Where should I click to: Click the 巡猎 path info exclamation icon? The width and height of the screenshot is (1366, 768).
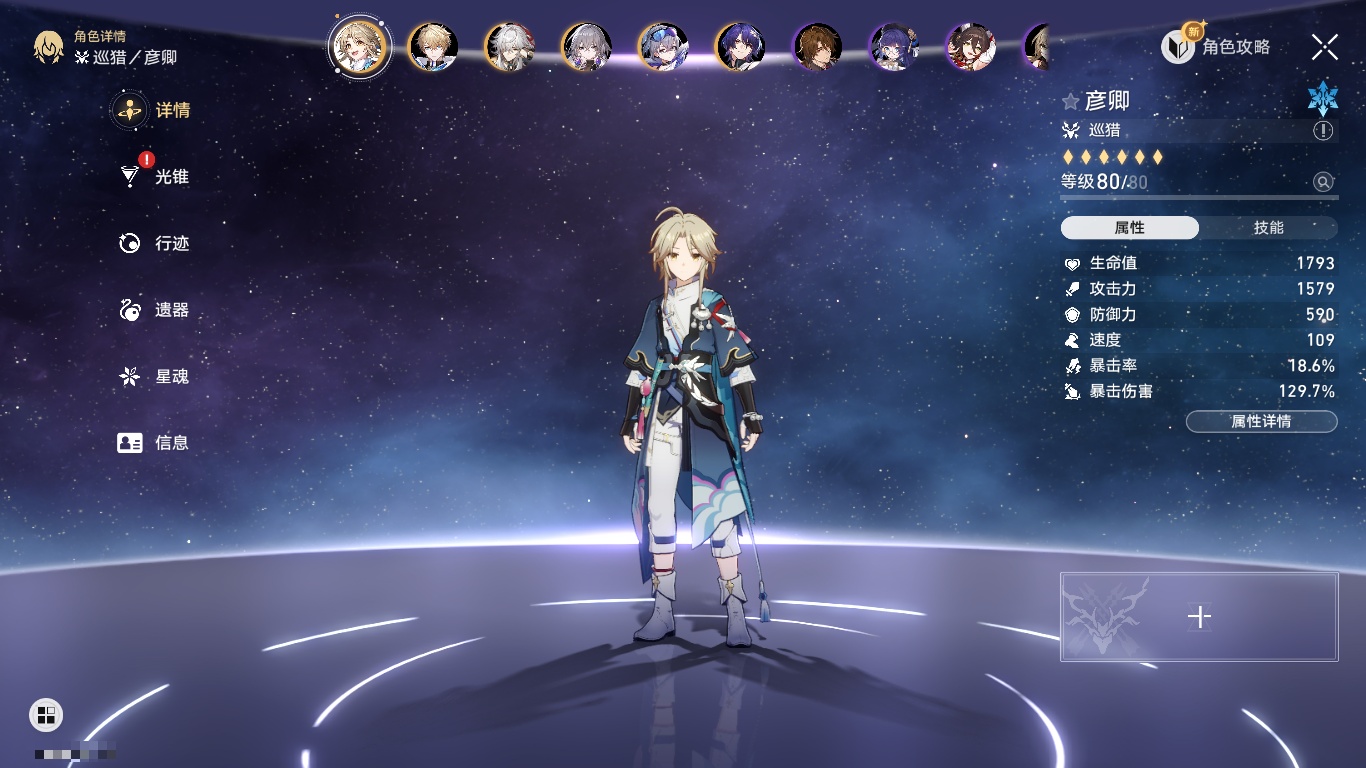pyautogui.click(x=1323, y=131)
